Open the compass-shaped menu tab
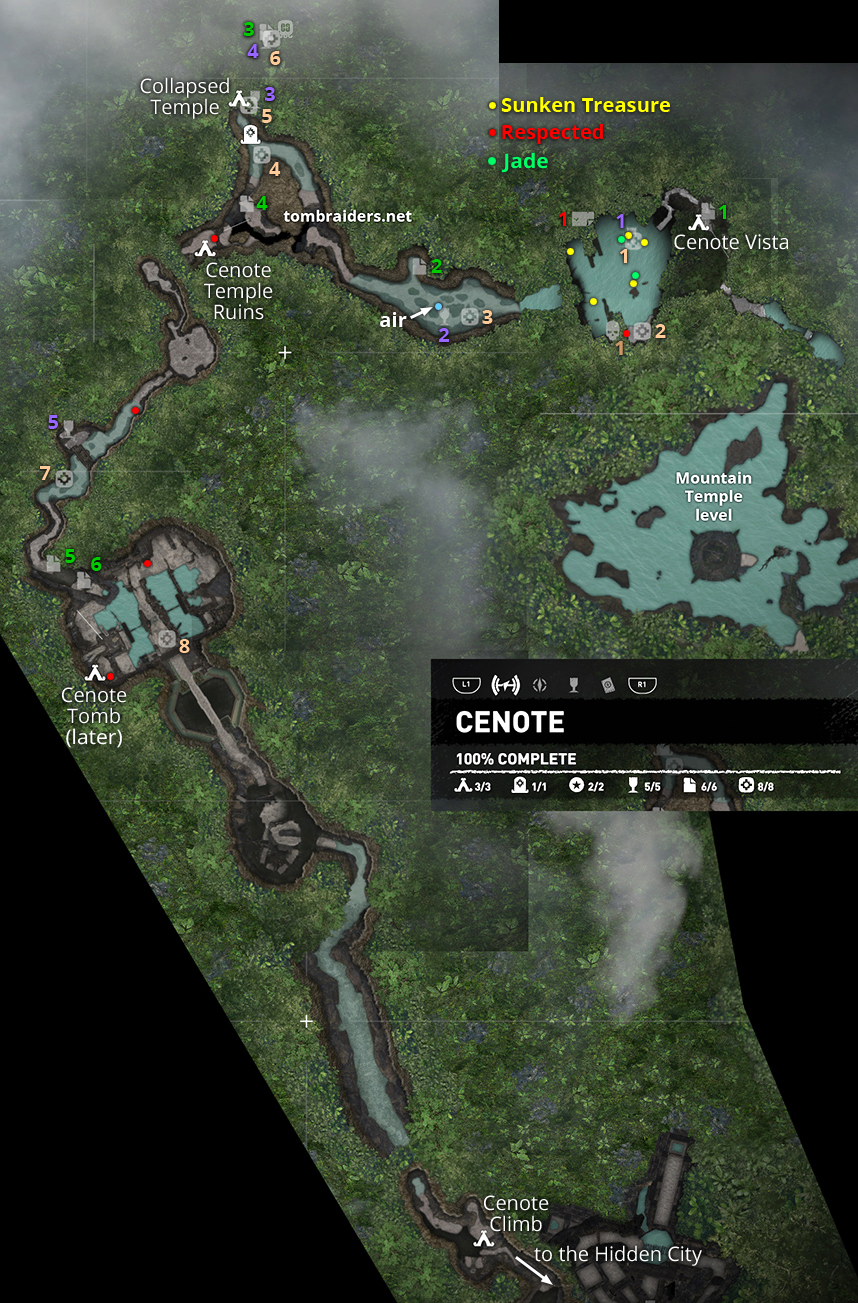Image resolution: width=858 pixels, height=1303 pixels. [x=539, y=685]
